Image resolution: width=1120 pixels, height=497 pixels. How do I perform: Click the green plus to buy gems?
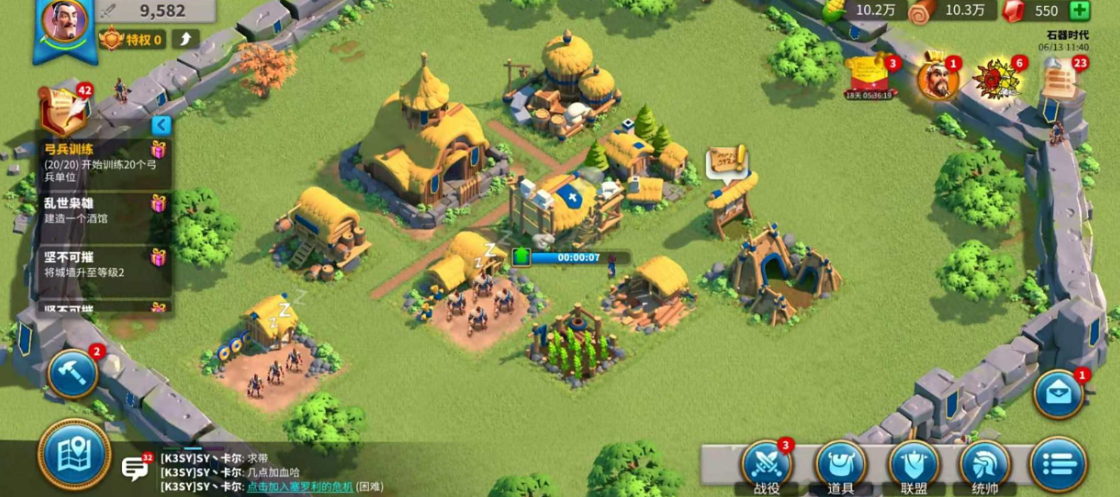tap(1079, 11)
